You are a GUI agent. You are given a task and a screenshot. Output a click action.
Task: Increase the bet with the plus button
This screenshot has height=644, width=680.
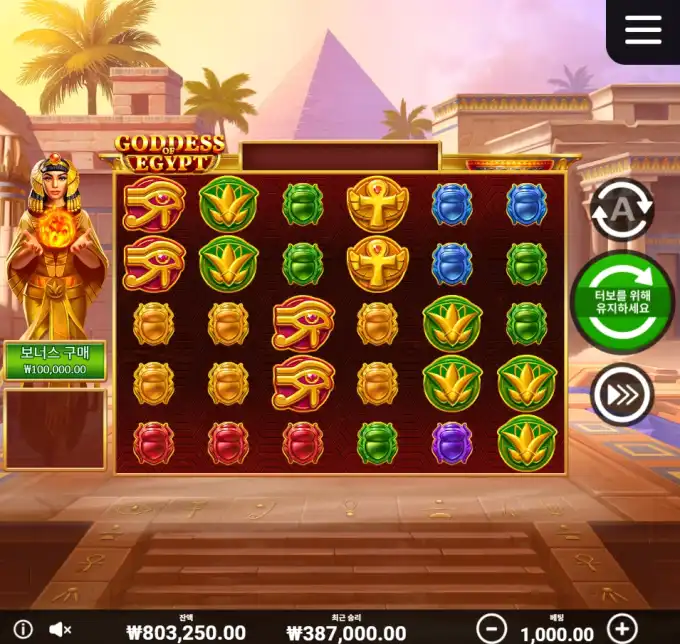click(622, 628)
